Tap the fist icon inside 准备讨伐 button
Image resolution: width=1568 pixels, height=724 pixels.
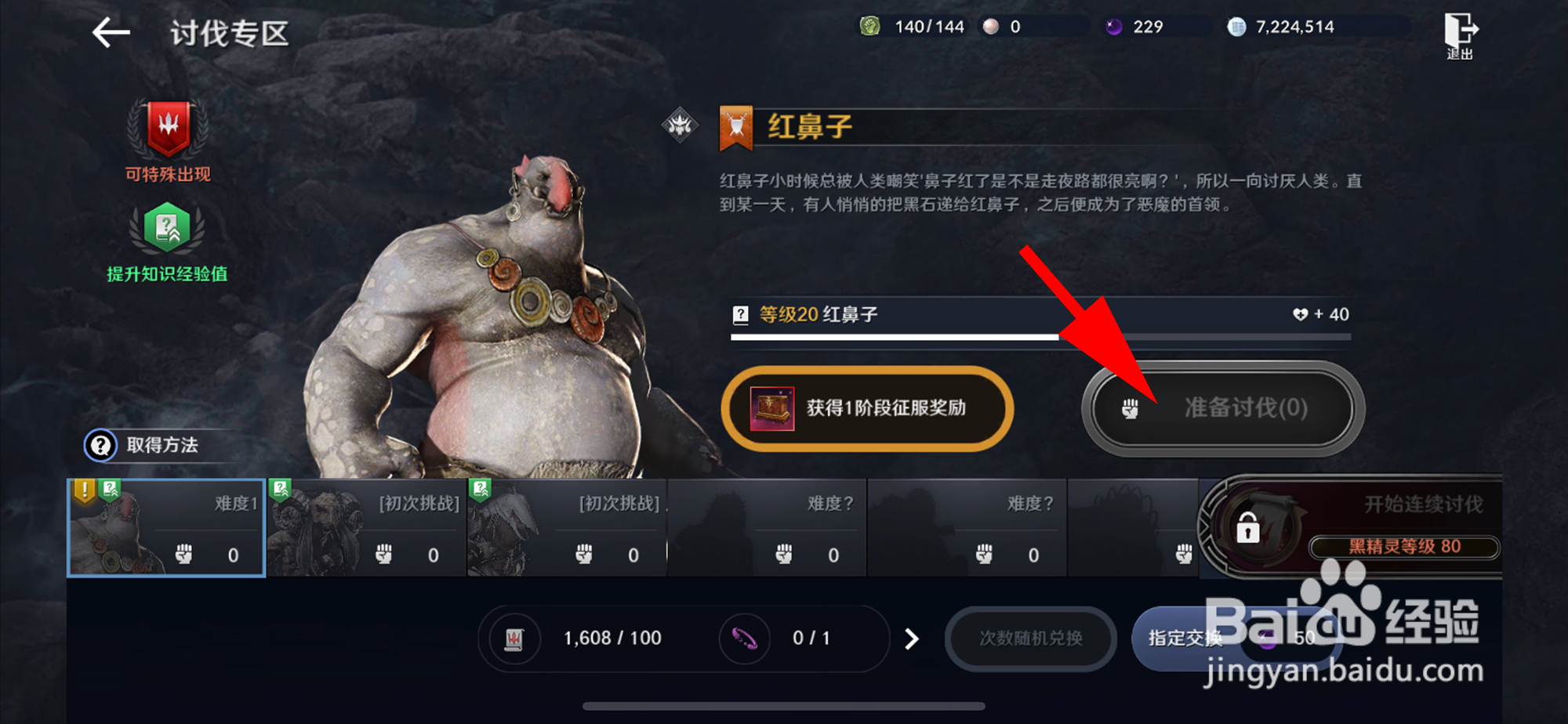pyautogui.click(x=1129, y=408)
